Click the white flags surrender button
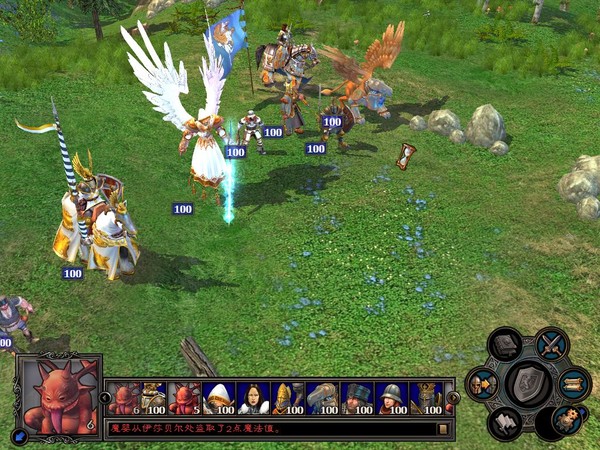Viewport: 600px width, 450px height. tap(506, 422)
